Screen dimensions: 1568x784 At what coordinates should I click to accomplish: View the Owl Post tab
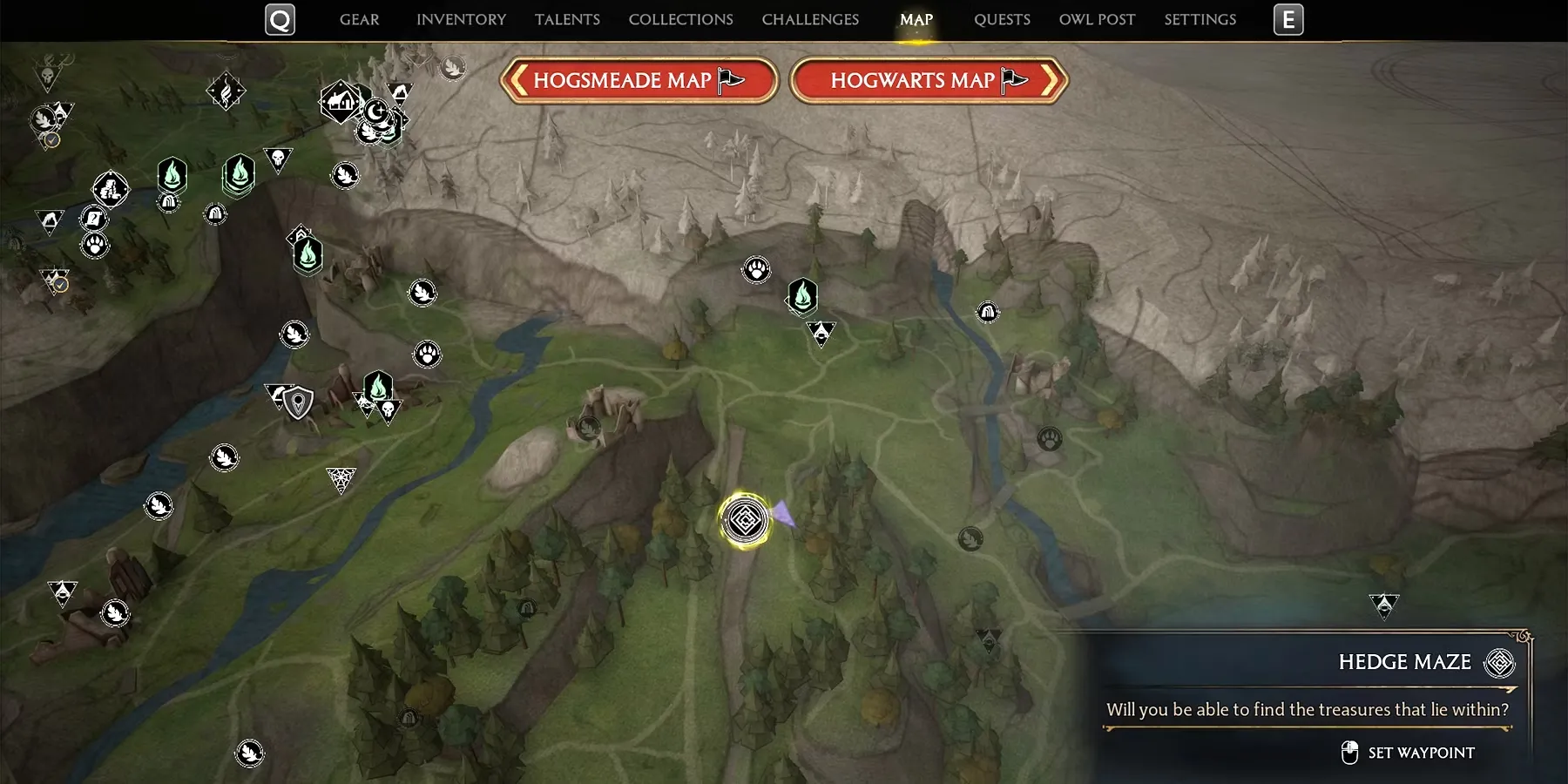tap(1097, 19)
